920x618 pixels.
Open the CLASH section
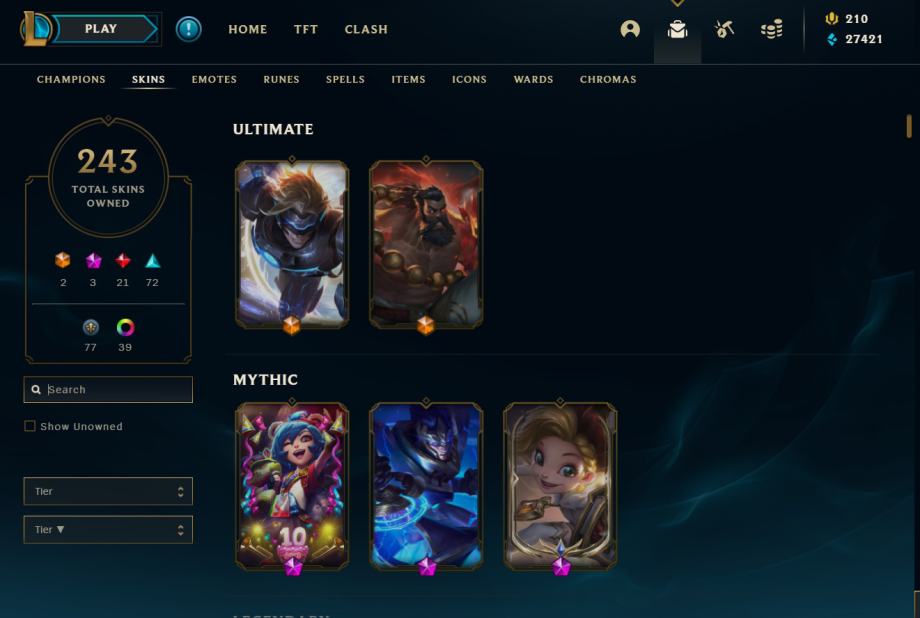pyautogui.click(x=366, y=29)
